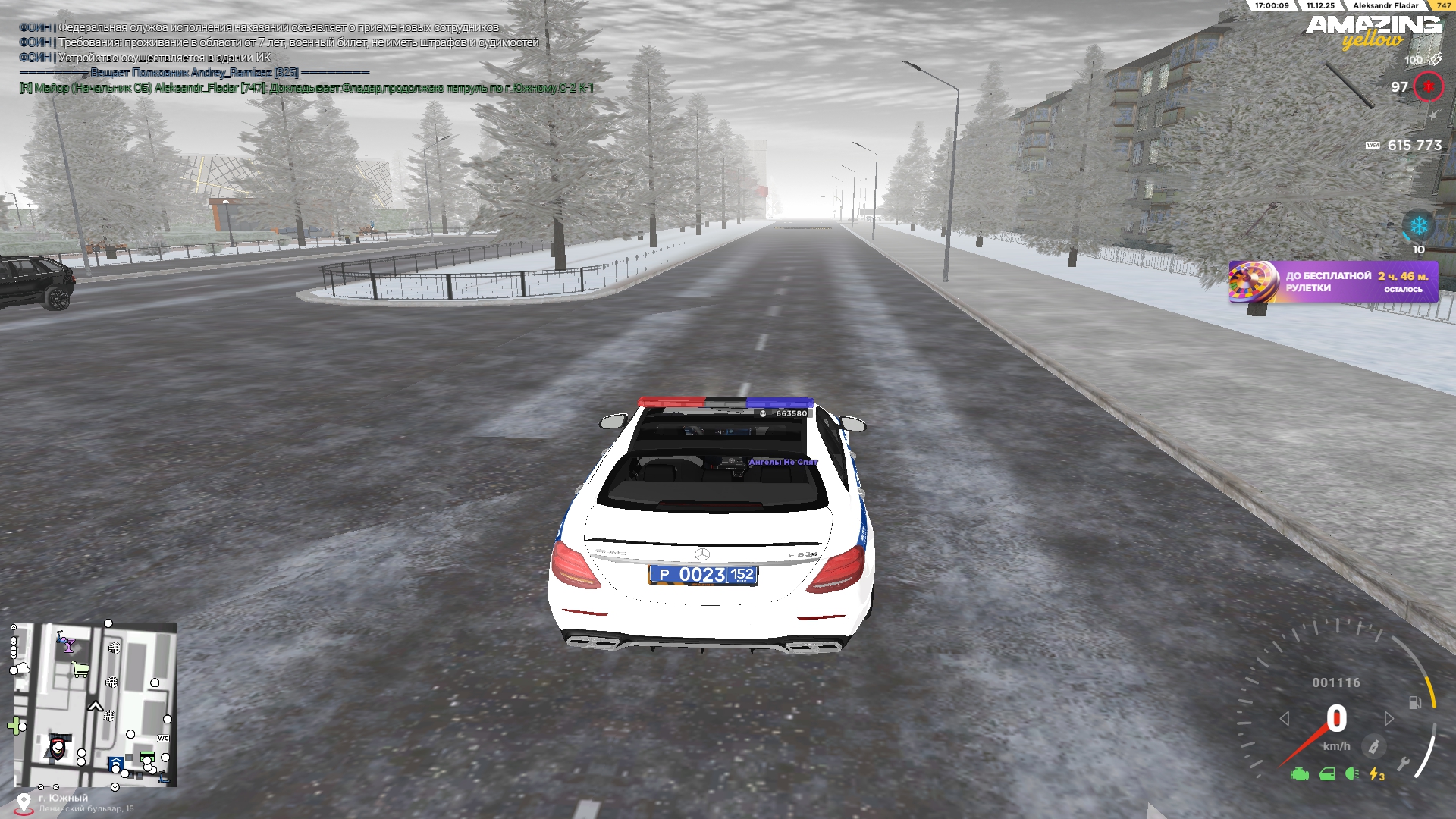1456x819 pixels.
Task: Toggle the green car door lock icon
Action: [1327, 774]
